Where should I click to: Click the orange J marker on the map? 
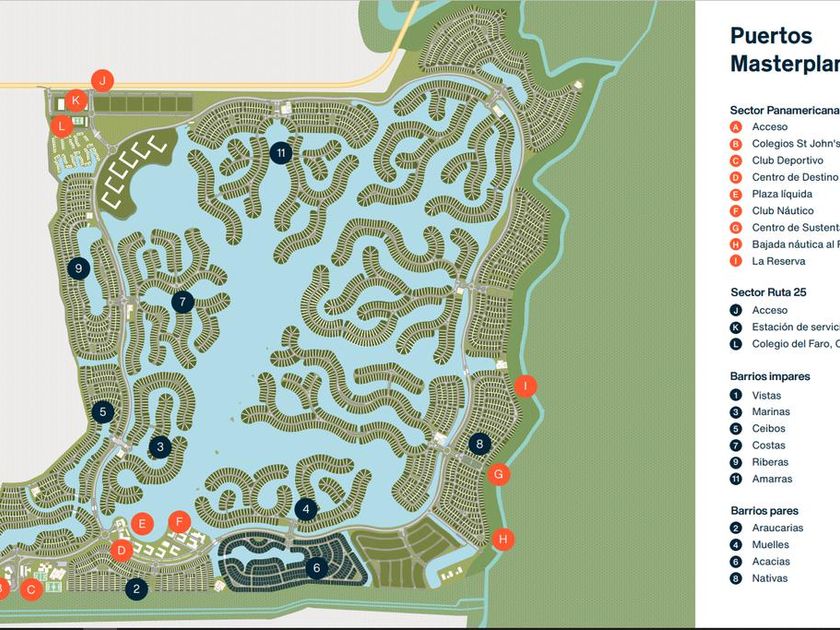(x=102, y=80)
